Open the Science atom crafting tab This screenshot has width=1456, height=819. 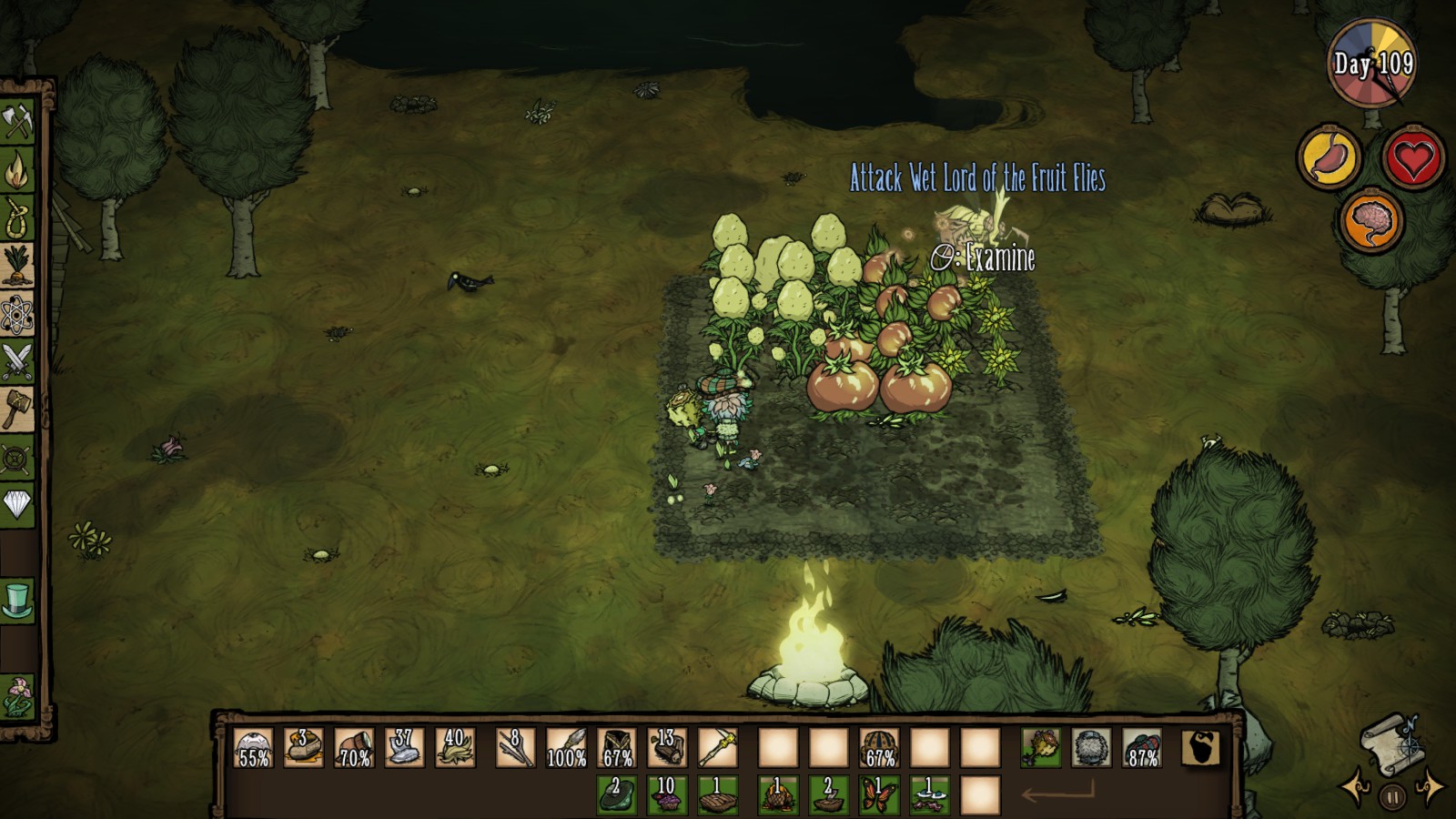pyautogui.click(x=17, y=314)
